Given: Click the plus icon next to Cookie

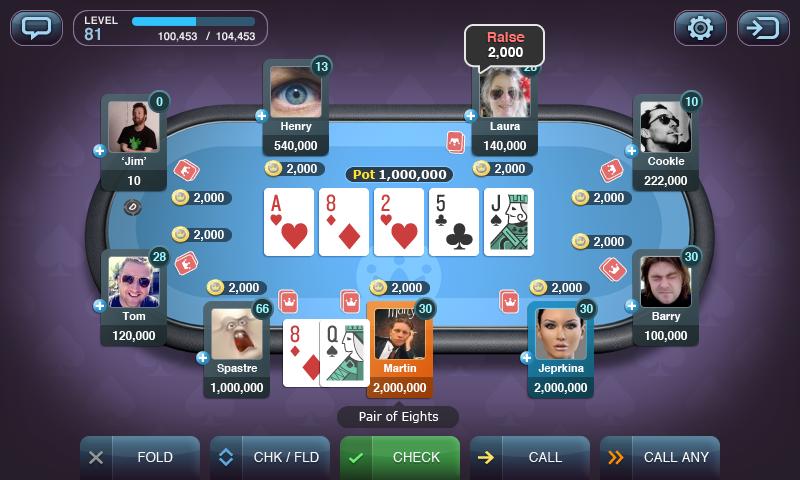Looking at the screenshot, I should (631, 150).
